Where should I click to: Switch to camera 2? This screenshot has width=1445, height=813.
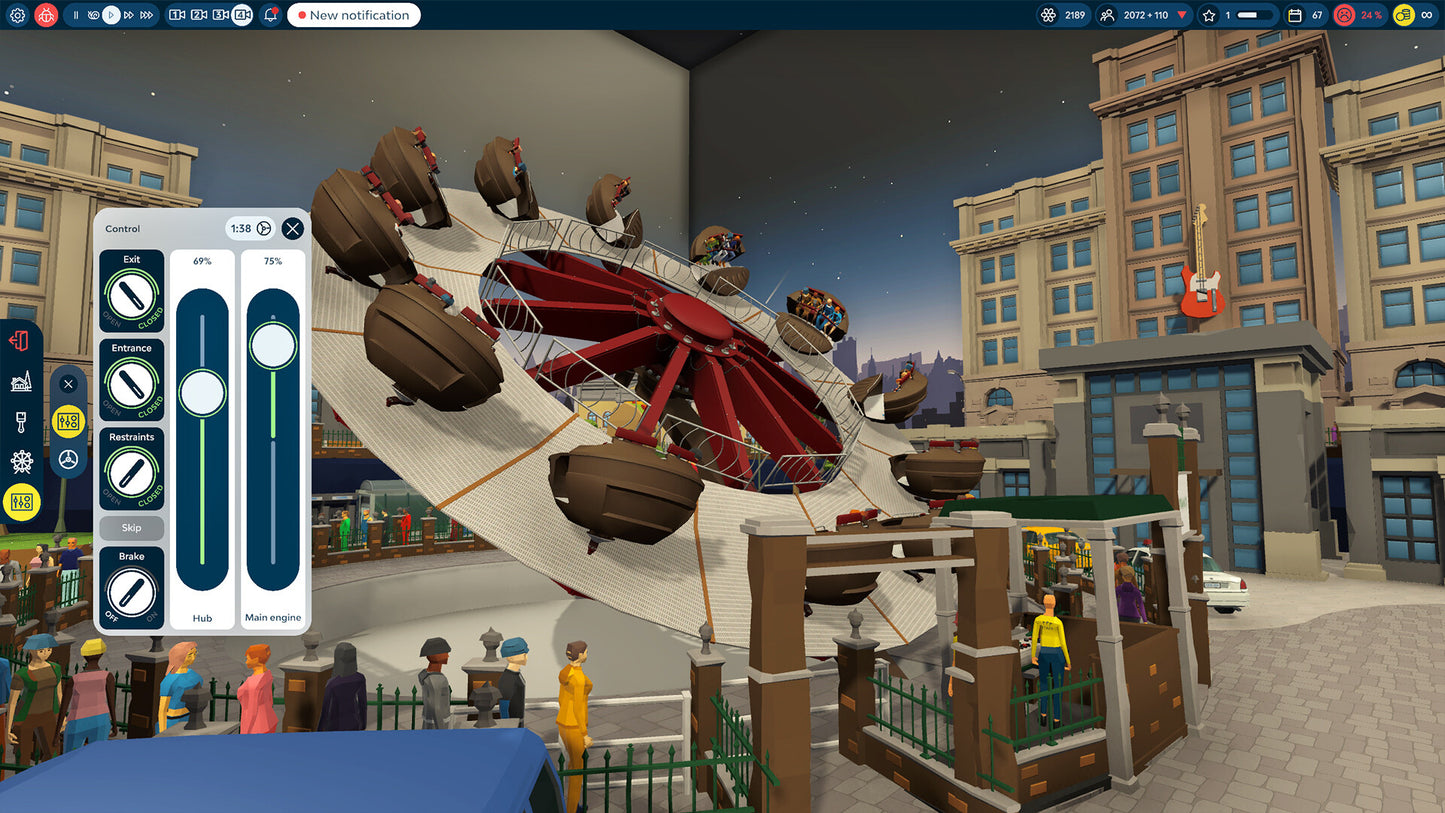pos(199,15)
